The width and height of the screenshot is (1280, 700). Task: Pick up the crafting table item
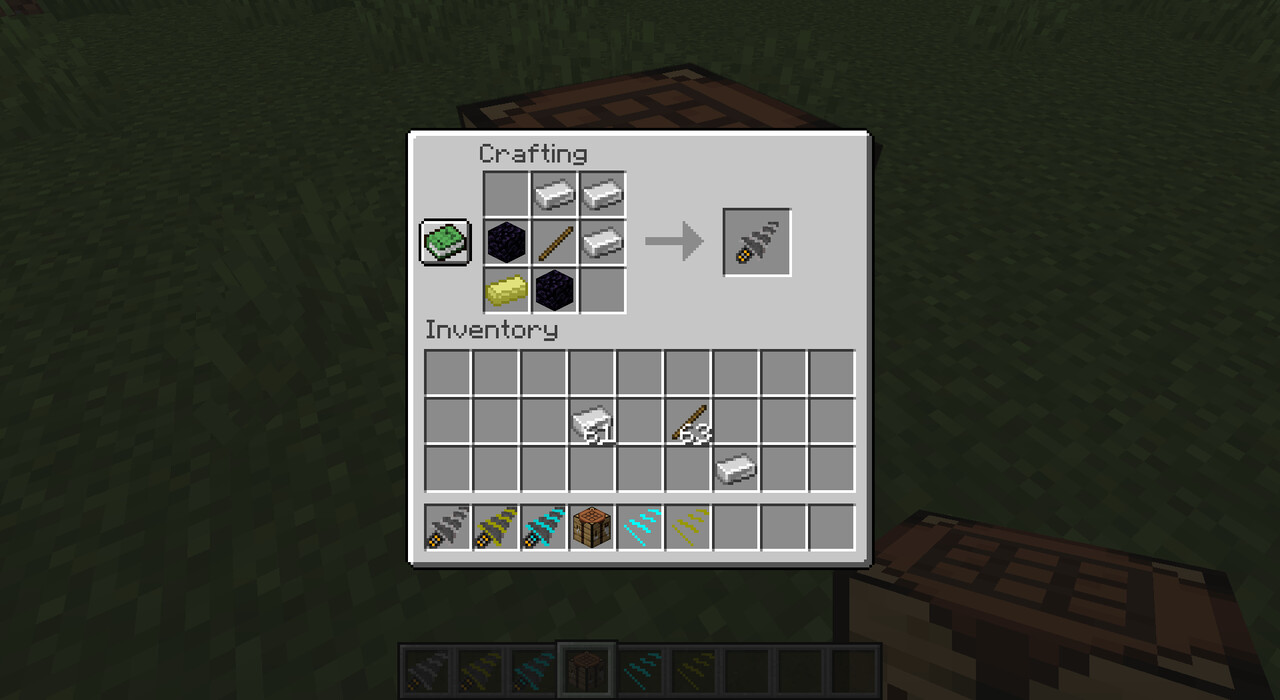coord(592,527)
